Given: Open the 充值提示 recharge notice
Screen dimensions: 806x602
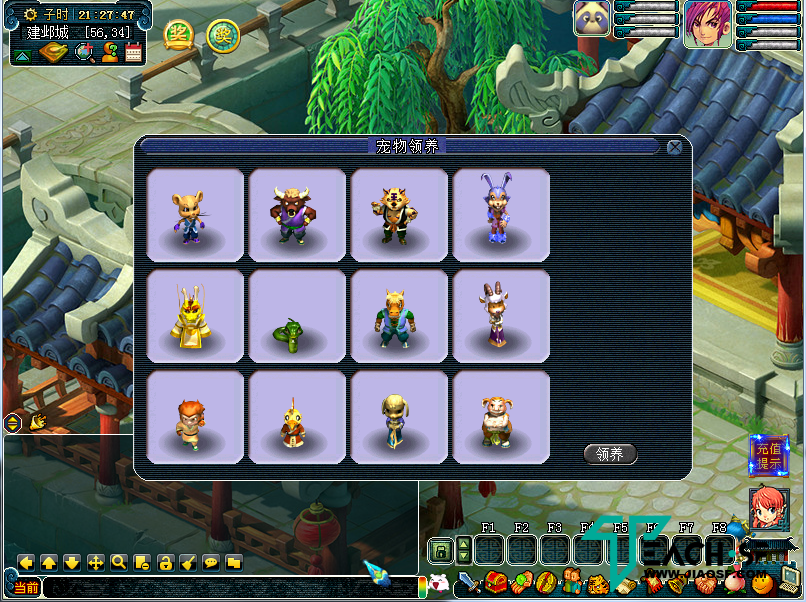Looking at the screenshot, I should tap(769, 456).
